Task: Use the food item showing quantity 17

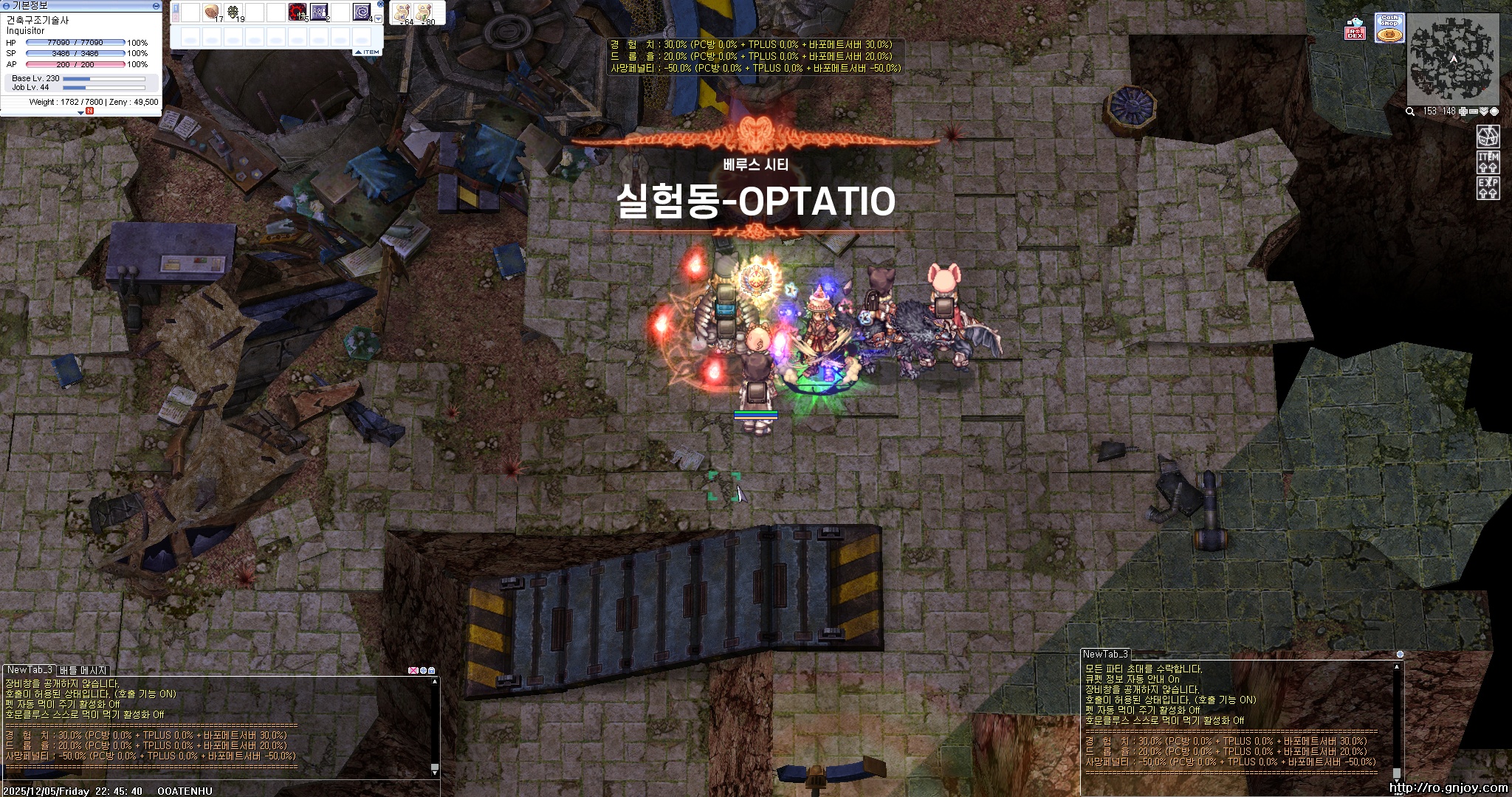Action: [x=211, y=10]
